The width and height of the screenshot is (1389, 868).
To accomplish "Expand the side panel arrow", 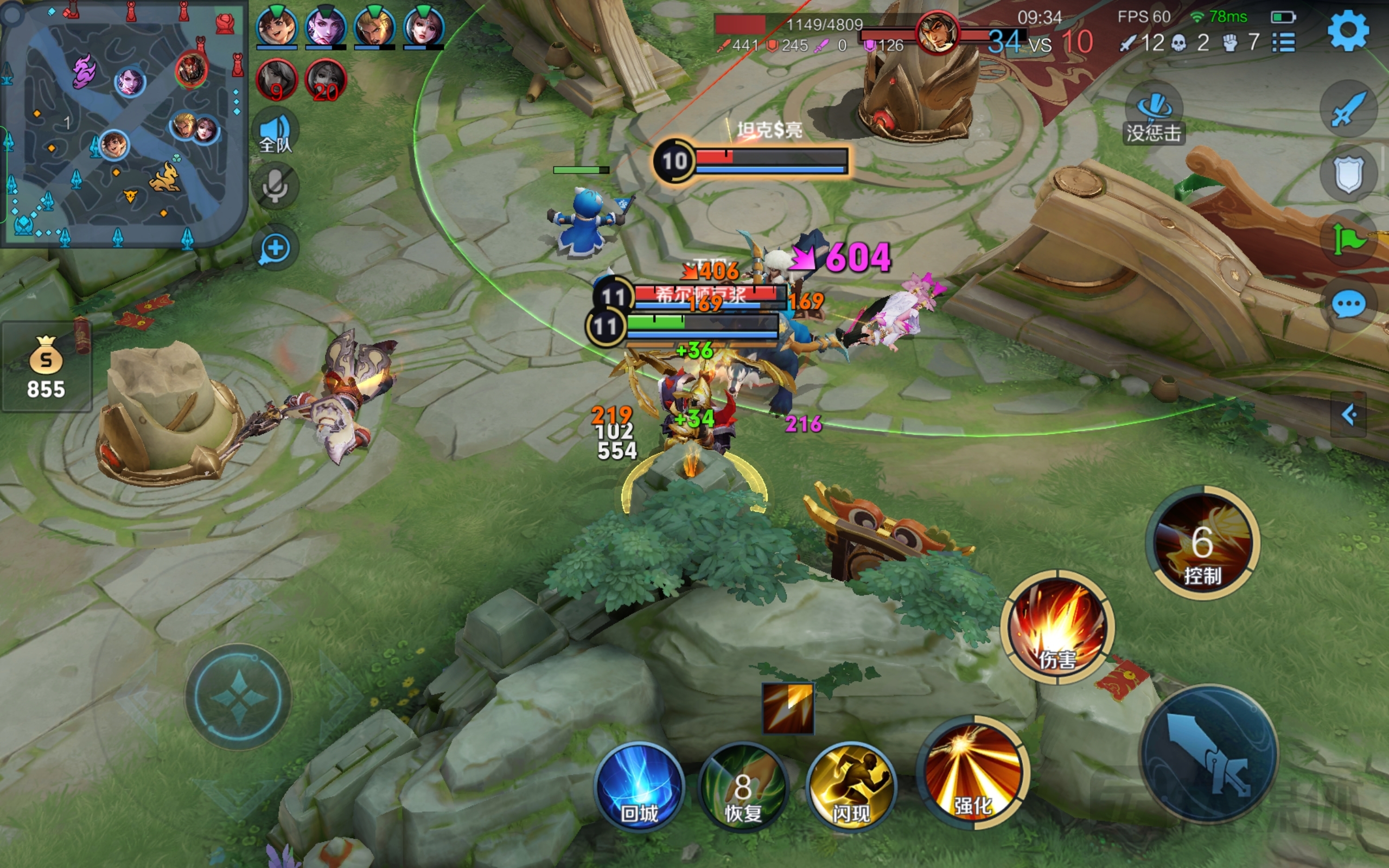I will point(1349,414).
